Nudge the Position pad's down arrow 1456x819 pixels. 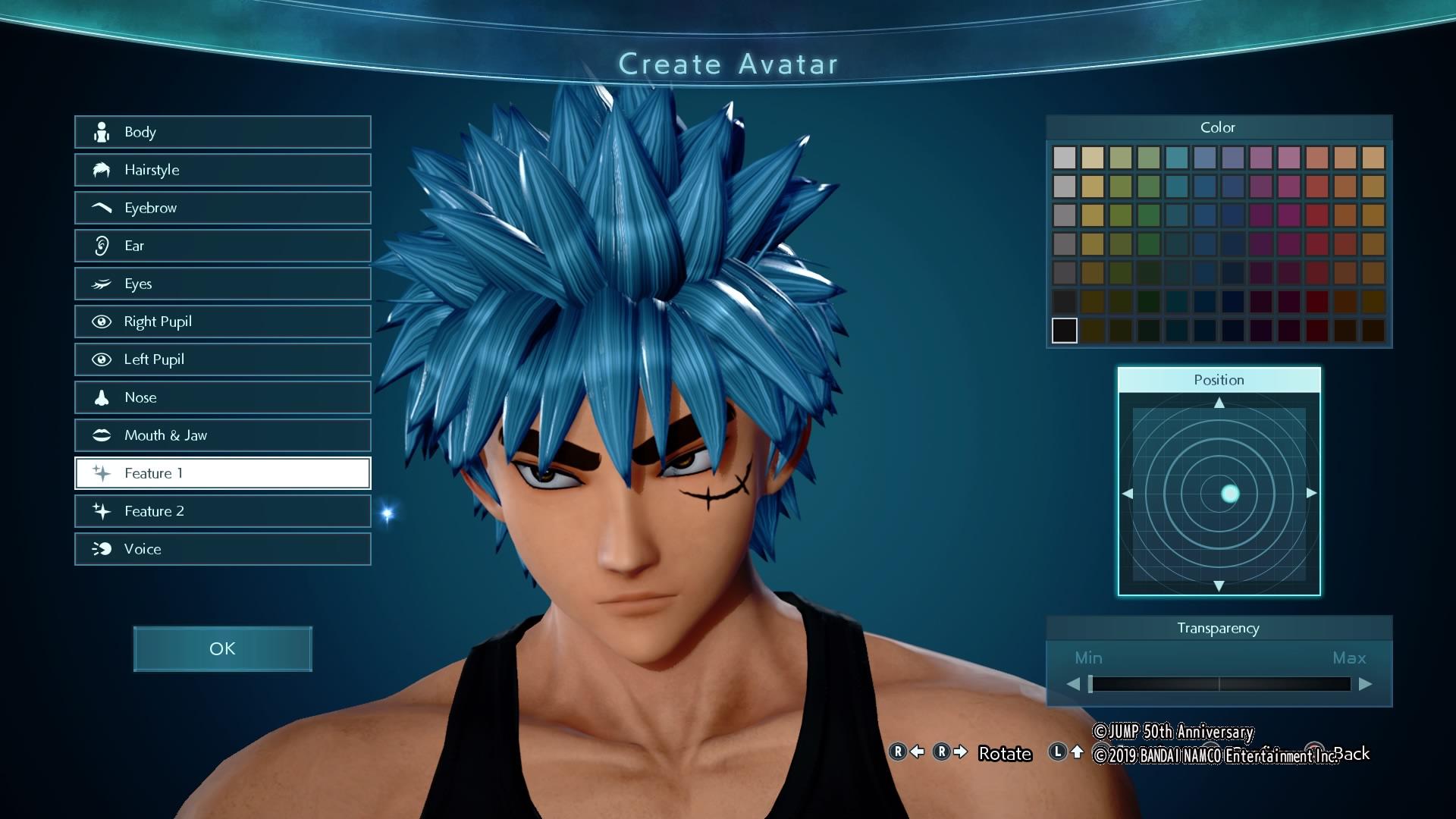click(x=1219, y=585)
